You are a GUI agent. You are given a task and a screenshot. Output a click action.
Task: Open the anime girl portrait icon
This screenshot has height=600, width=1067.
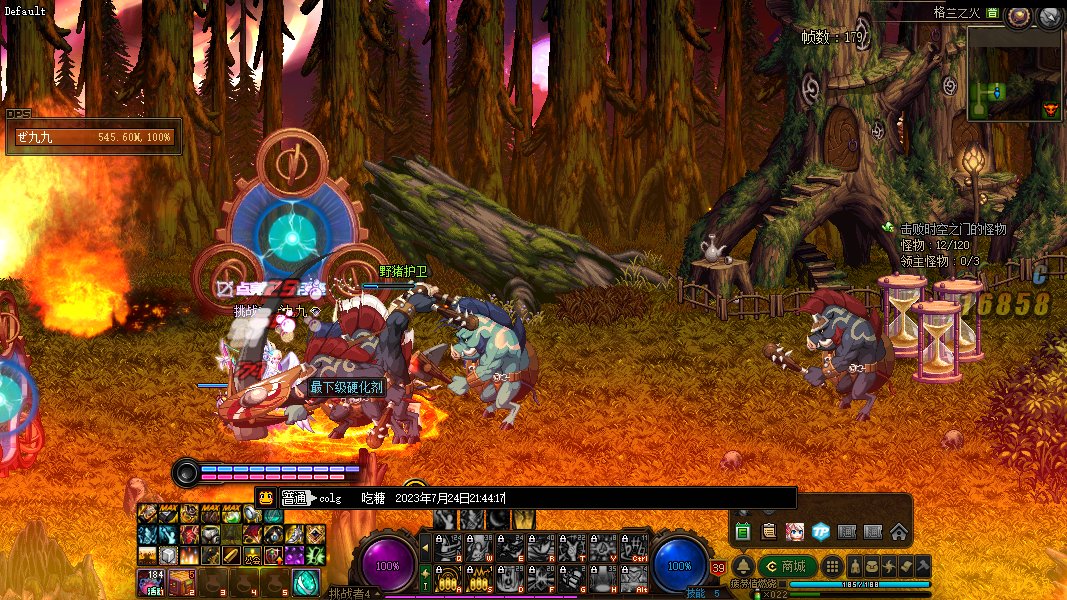(795, 531)
